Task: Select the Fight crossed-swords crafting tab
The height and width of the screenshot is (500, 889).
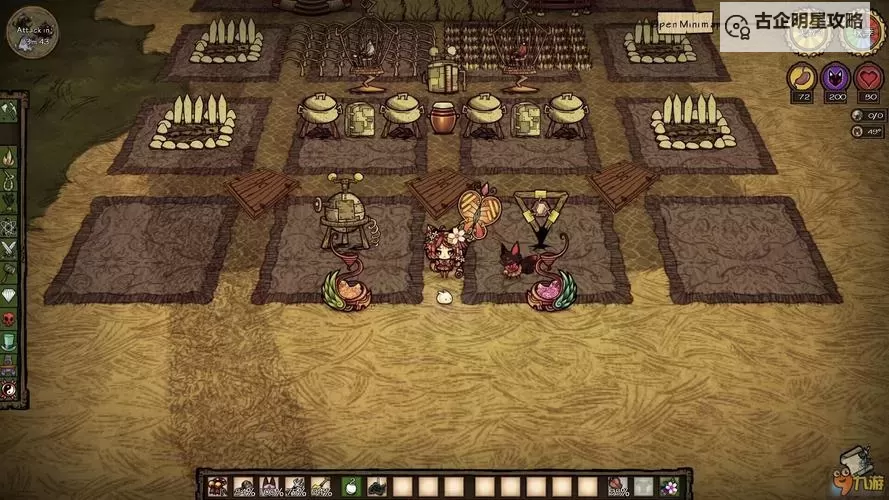Action: tap(9, 249)
